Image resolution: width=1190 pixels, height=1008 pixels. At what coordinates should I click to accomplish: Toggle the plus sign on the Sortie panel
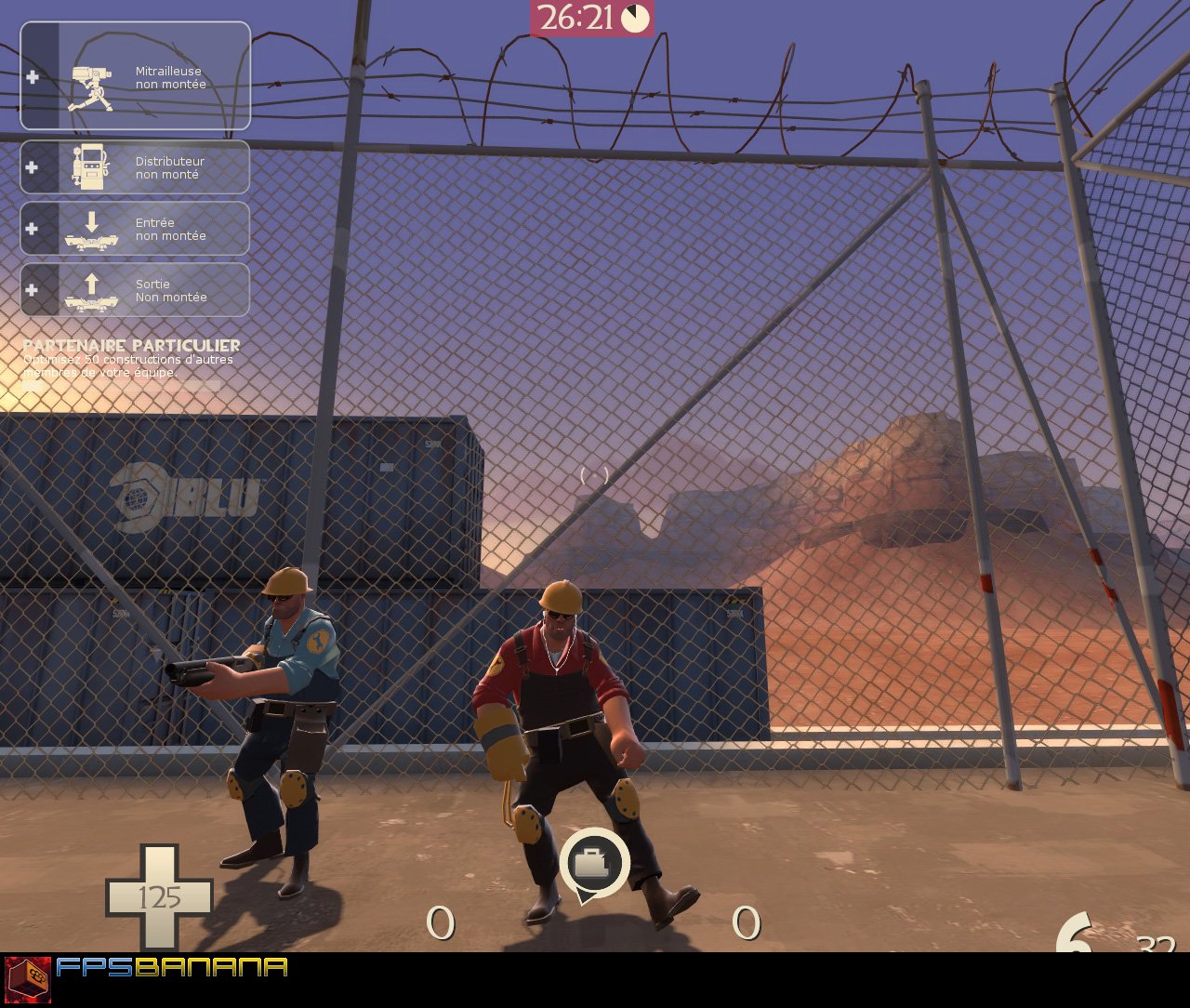33,289
